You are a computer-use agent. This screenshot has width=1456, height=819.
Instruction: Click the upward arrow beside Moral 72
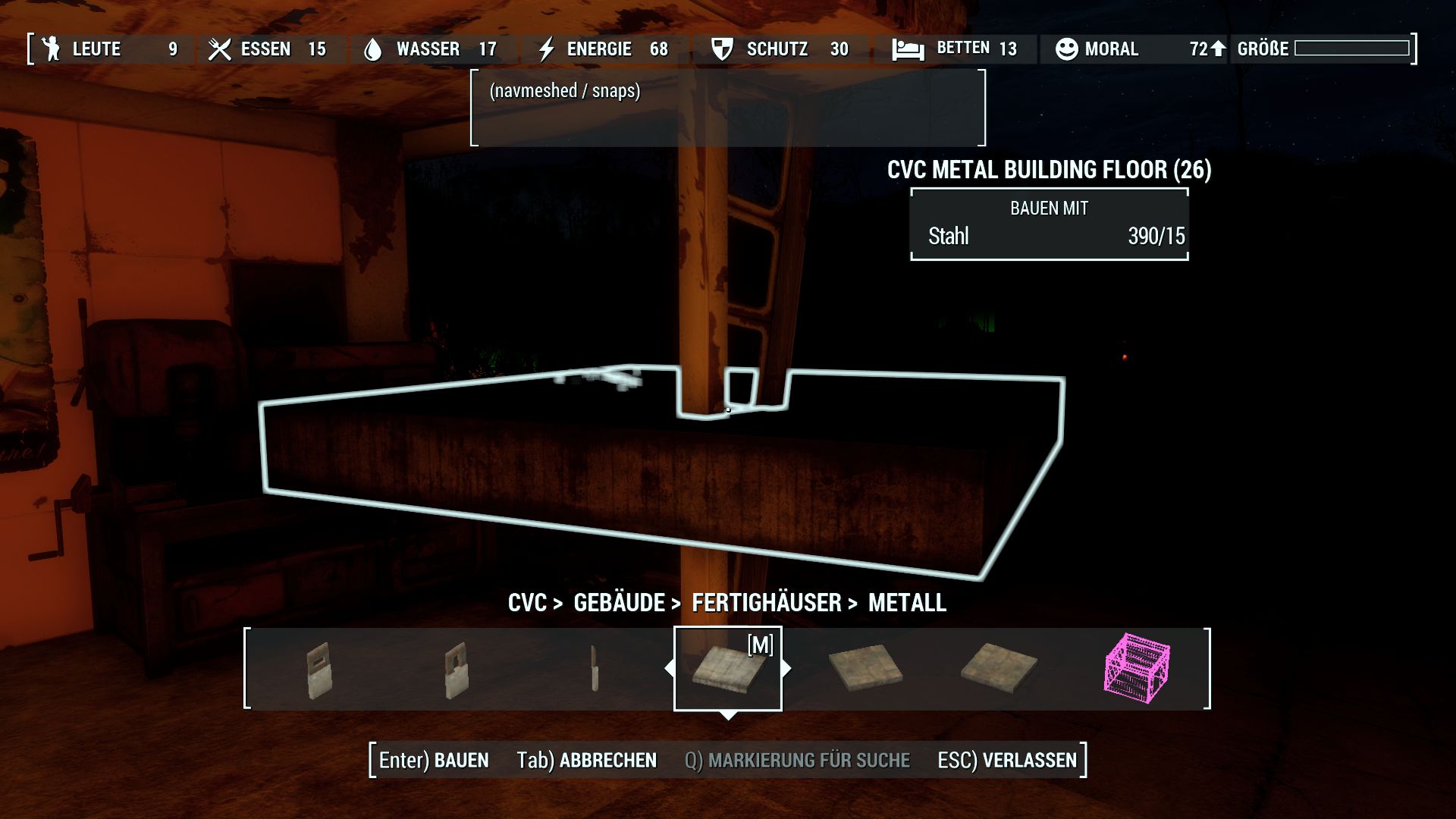click(x=1219, y=49)
